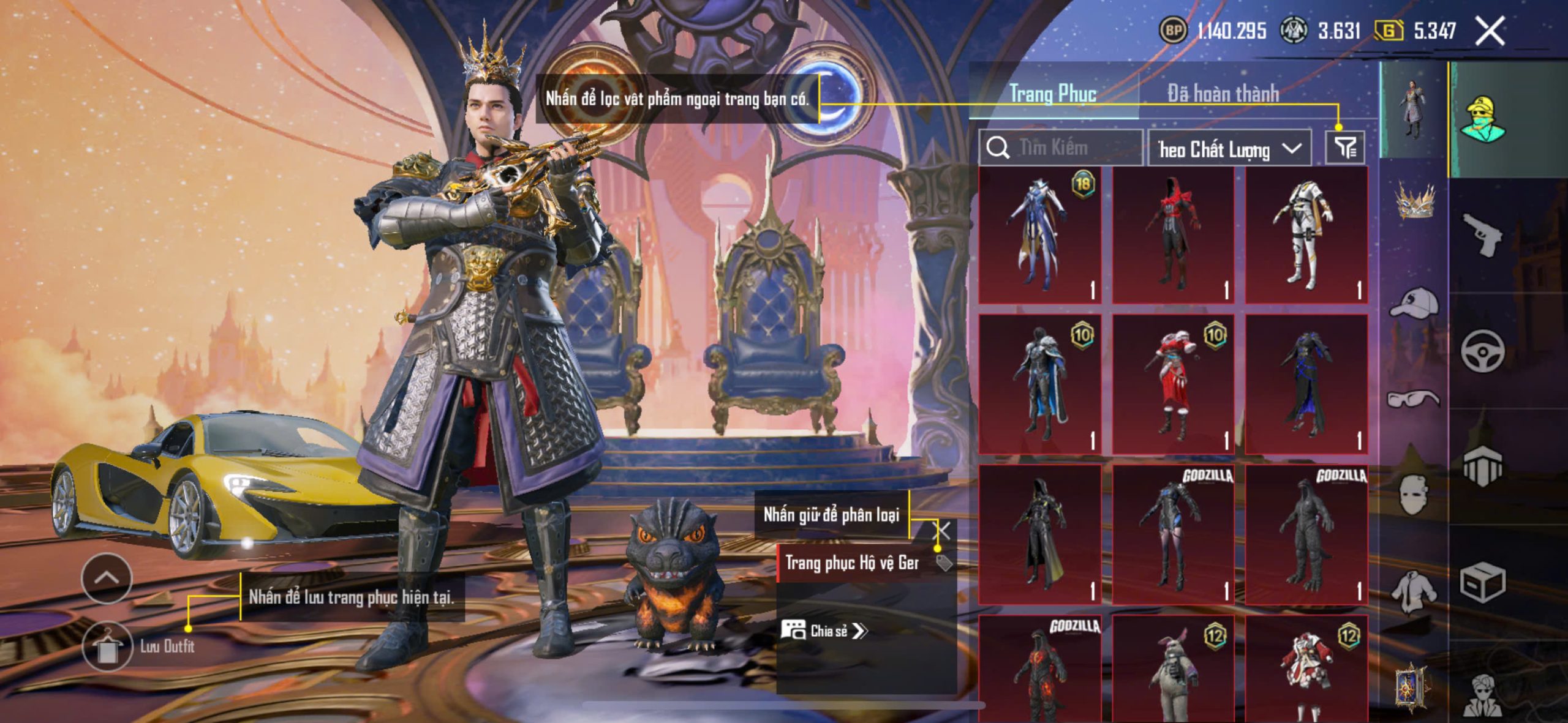
Task: Open the item filter funnel icon
Action: [1345, 148]
